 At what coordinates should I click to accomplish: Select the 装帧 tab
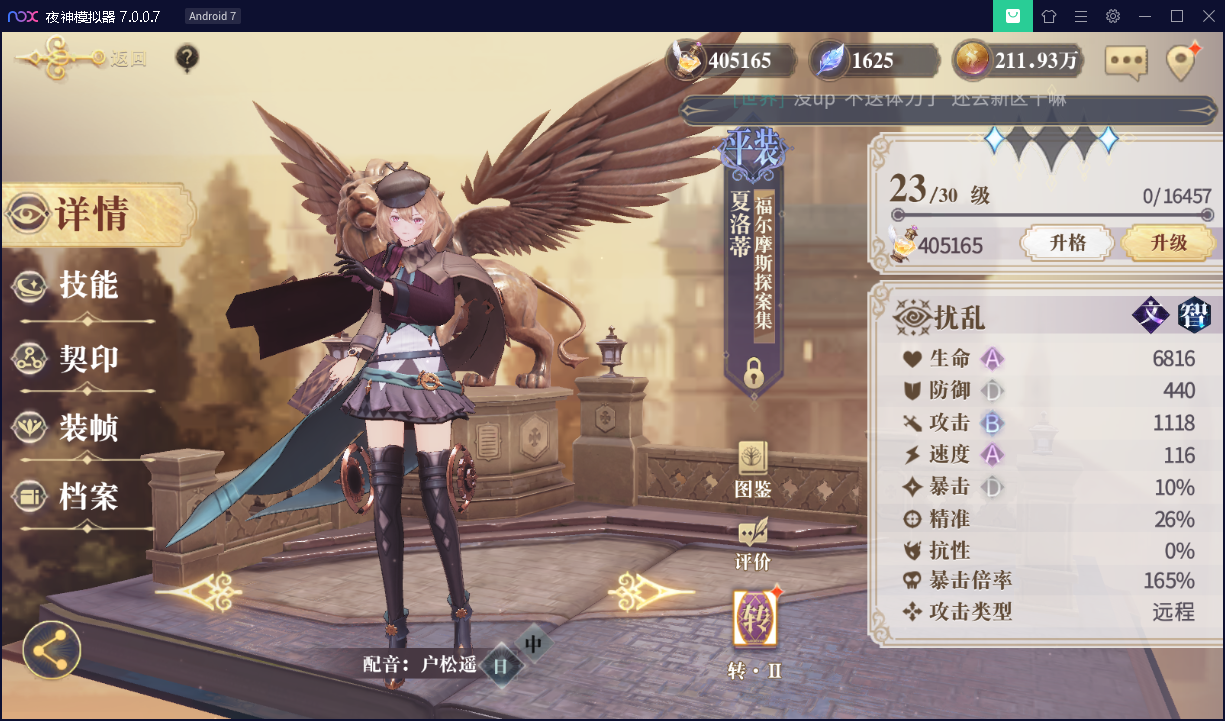coord(87,428)
